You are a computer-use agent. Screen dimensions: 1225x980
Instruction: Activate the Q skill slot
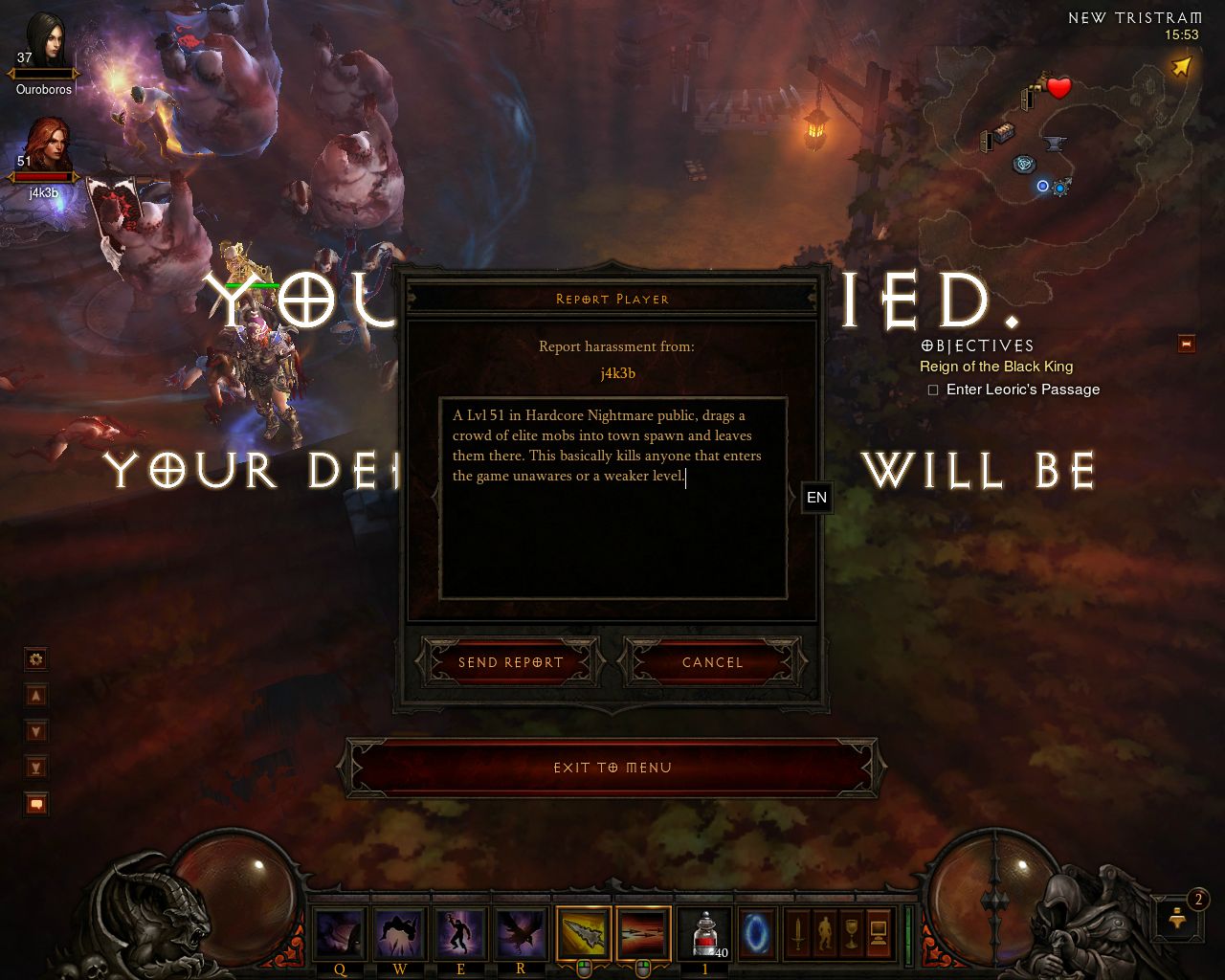pos(340,932)
